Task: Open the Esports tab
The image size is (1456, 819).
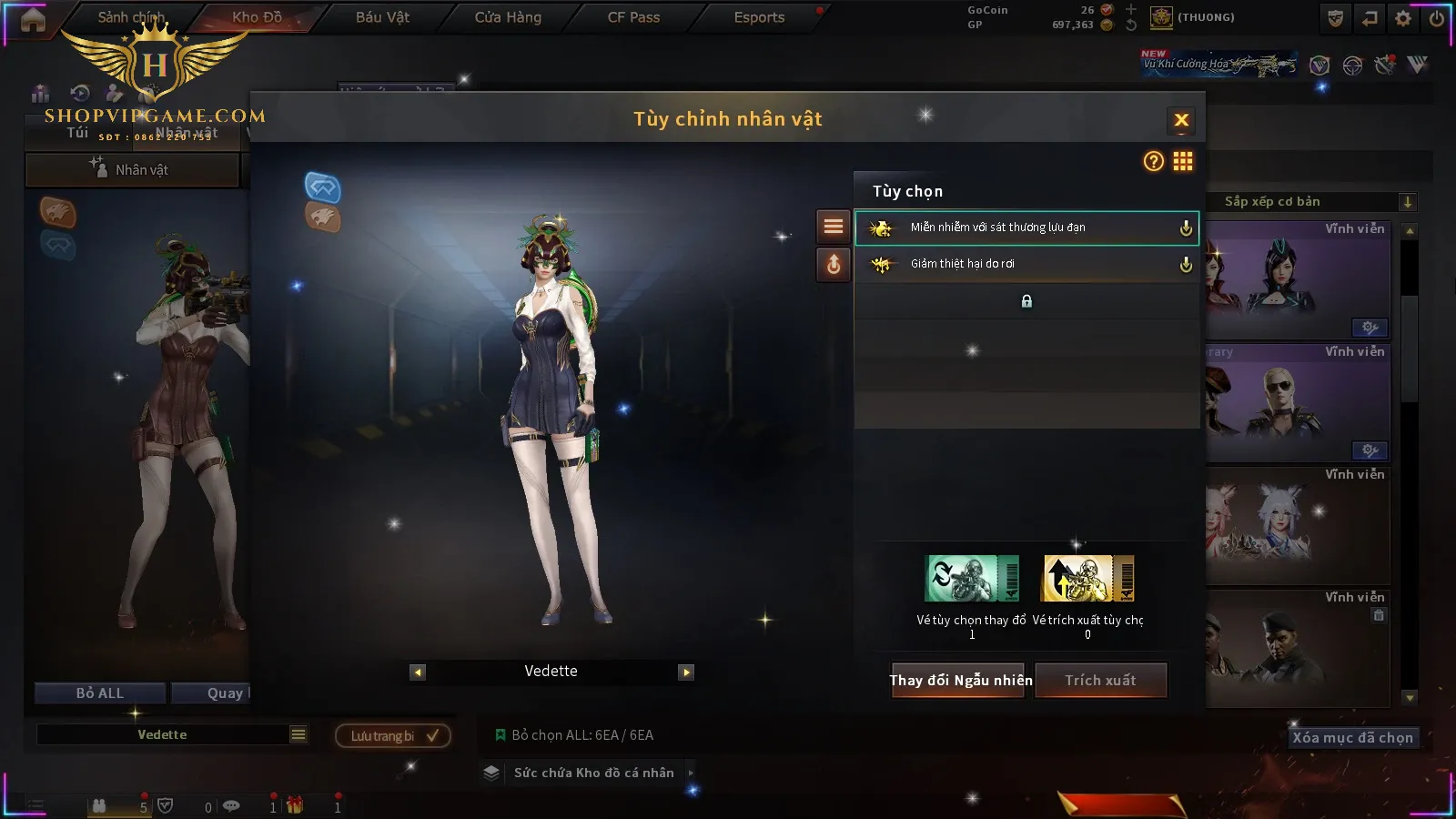Action: pyautogui.click(x=759, y=17)
